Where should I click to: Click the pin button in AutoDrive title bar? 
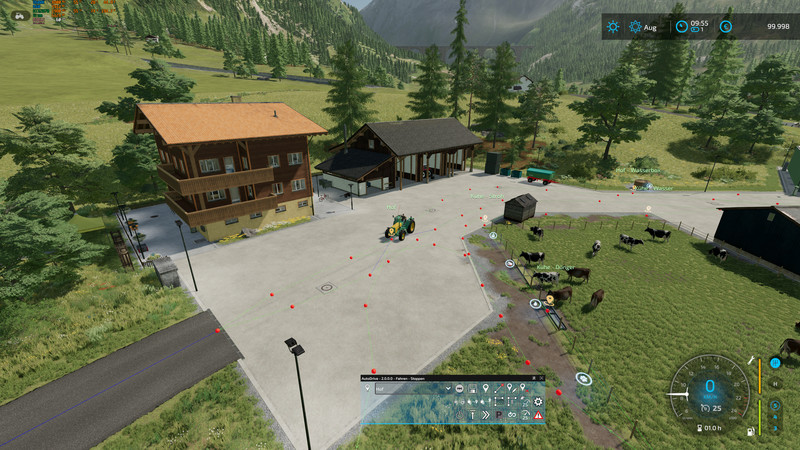[534, 378]
